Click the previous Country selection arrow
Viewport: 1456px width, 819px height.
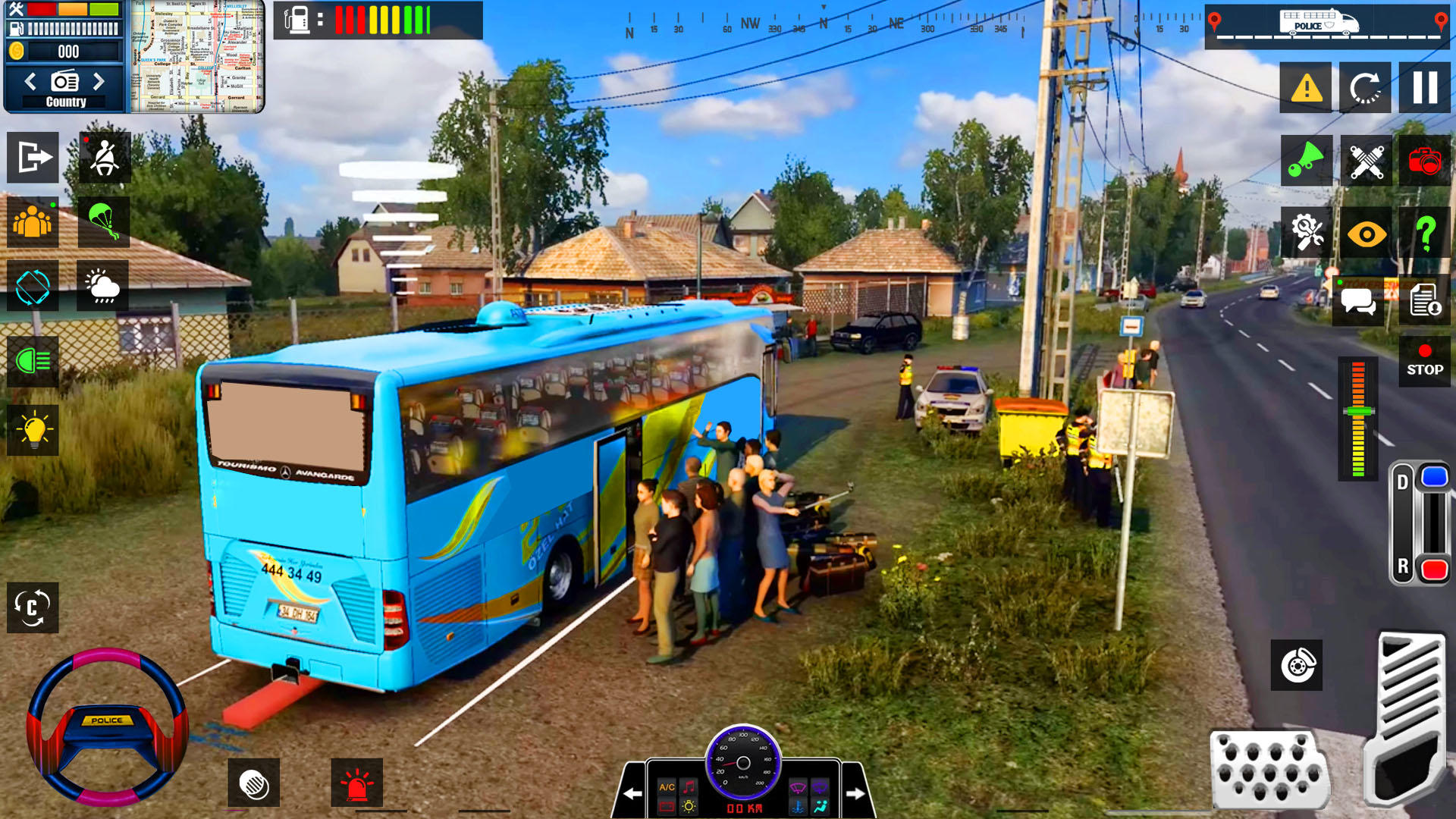pyautogui.click(x=30, y=81)
